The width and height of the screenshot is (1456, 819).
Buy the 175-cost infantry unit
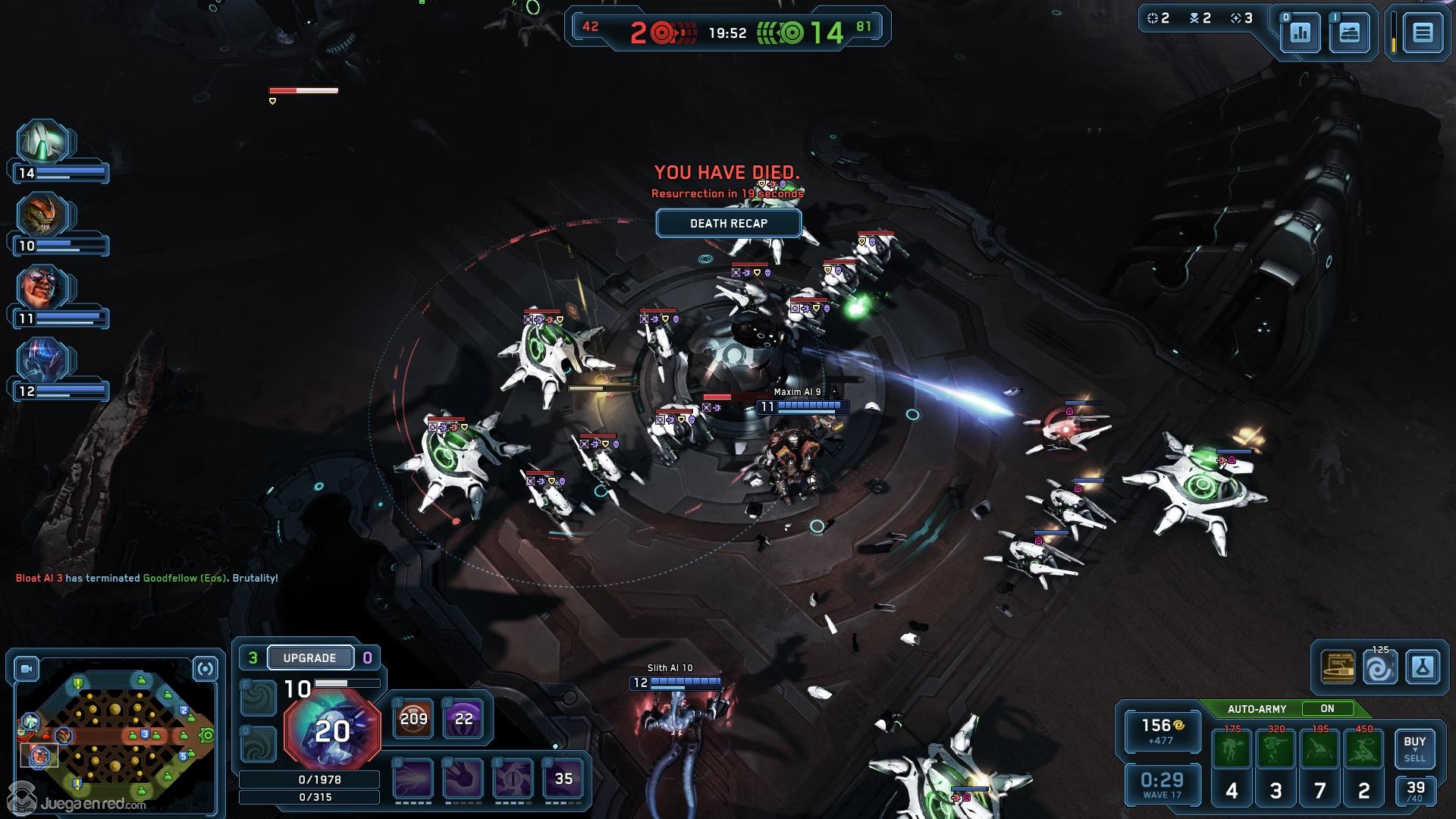tap(1232, 749)
